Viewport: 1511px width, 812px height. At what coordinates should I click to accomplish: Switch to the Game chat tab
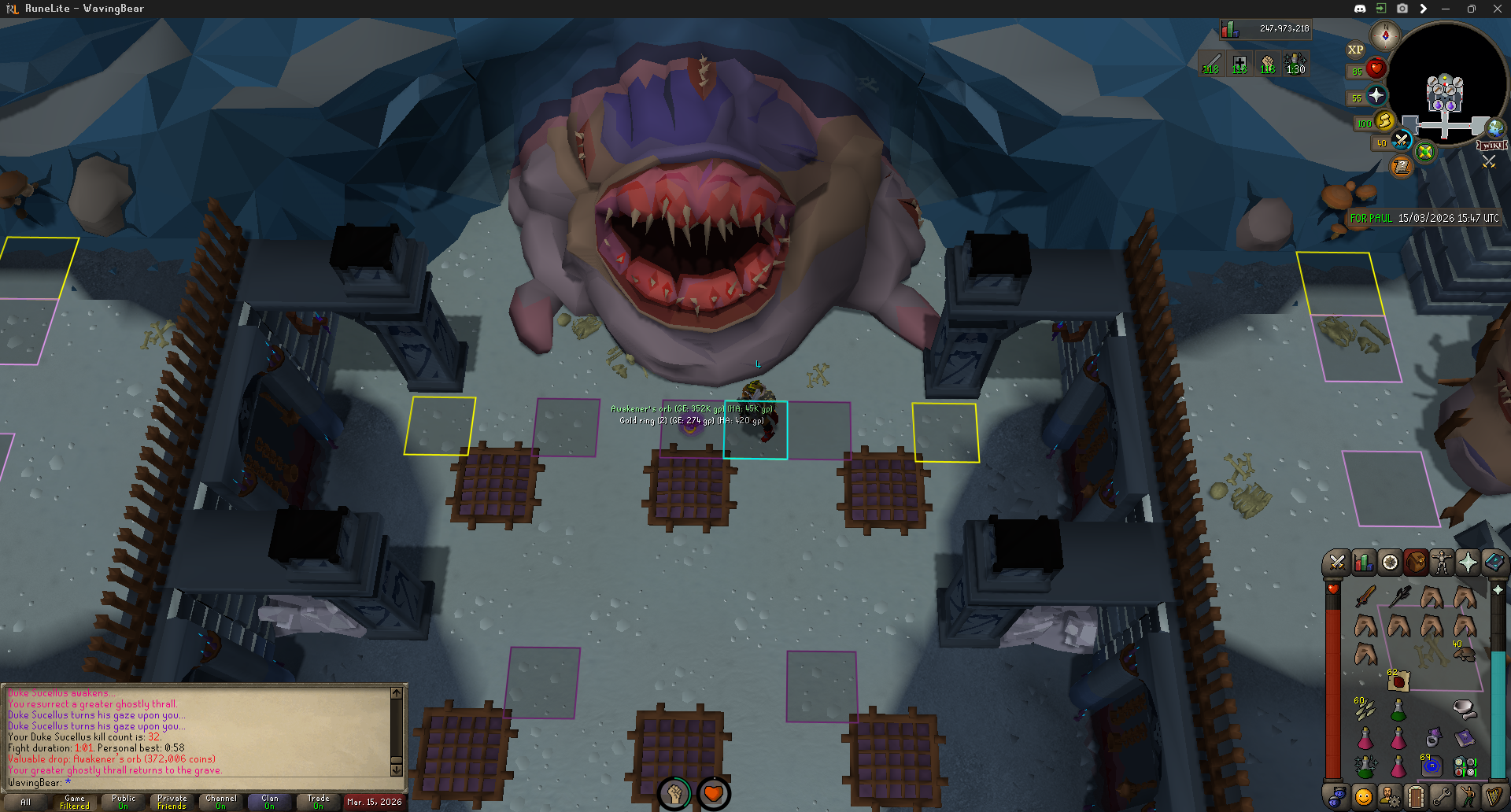click(75, 802)
